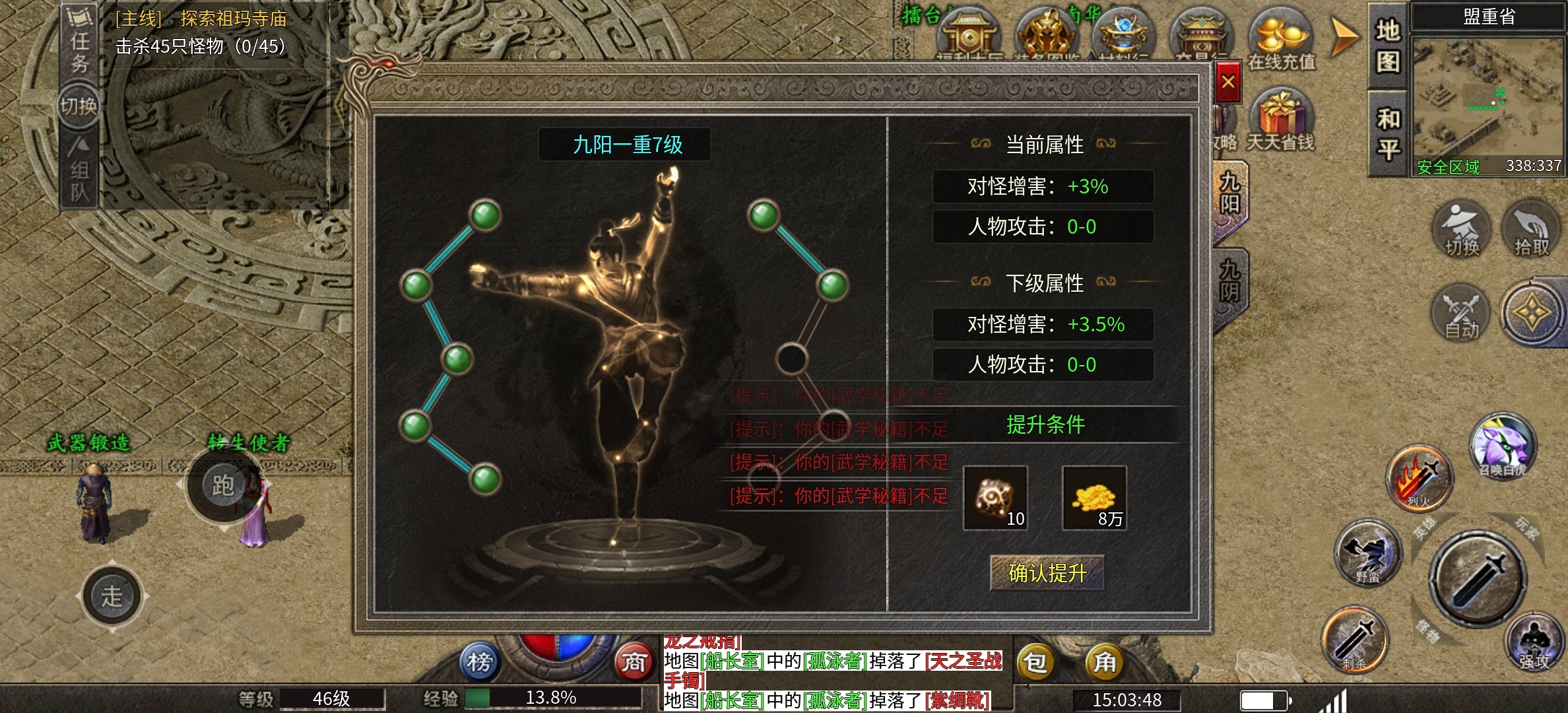Toggle the 和平 attack mode

(x=1388, y=135)
